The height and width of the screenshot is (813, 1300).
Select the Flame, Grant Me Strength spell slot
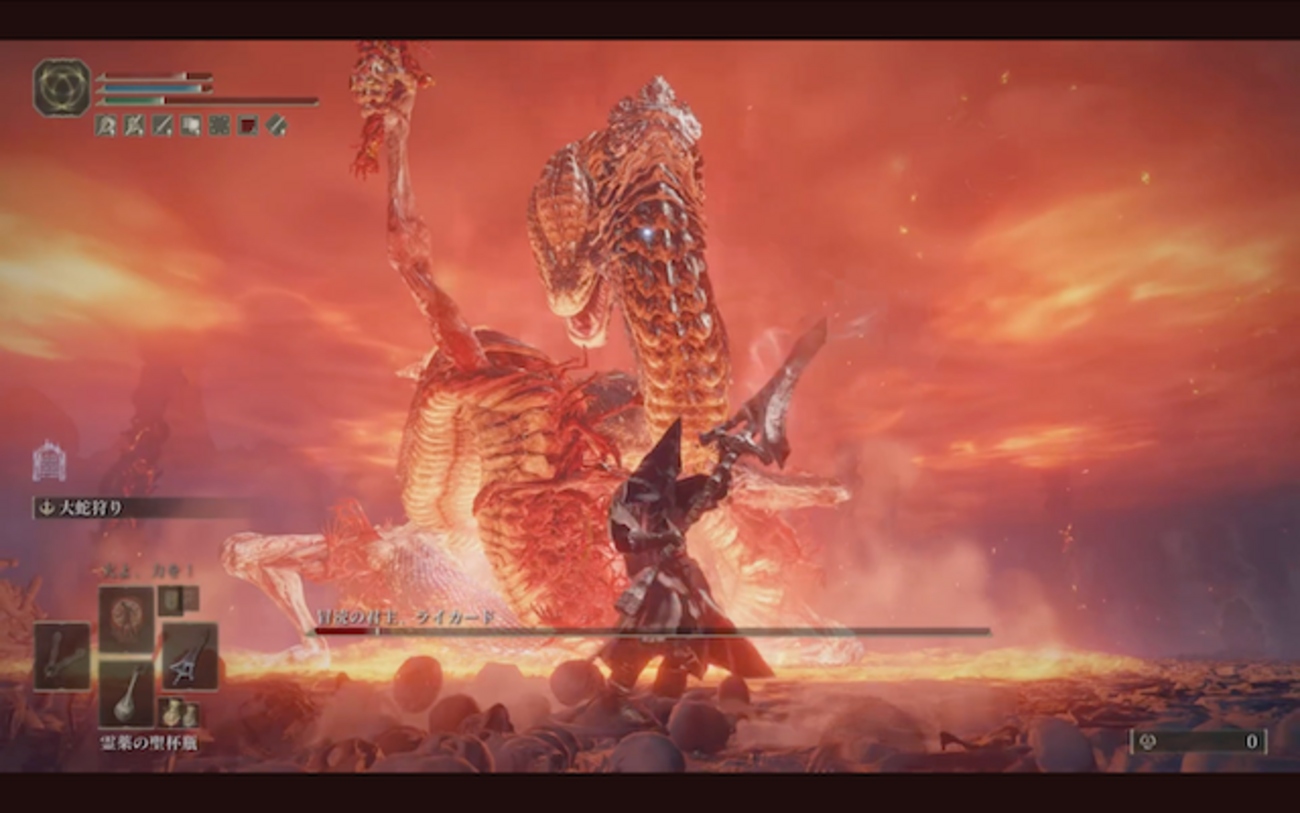click(126, 617)
